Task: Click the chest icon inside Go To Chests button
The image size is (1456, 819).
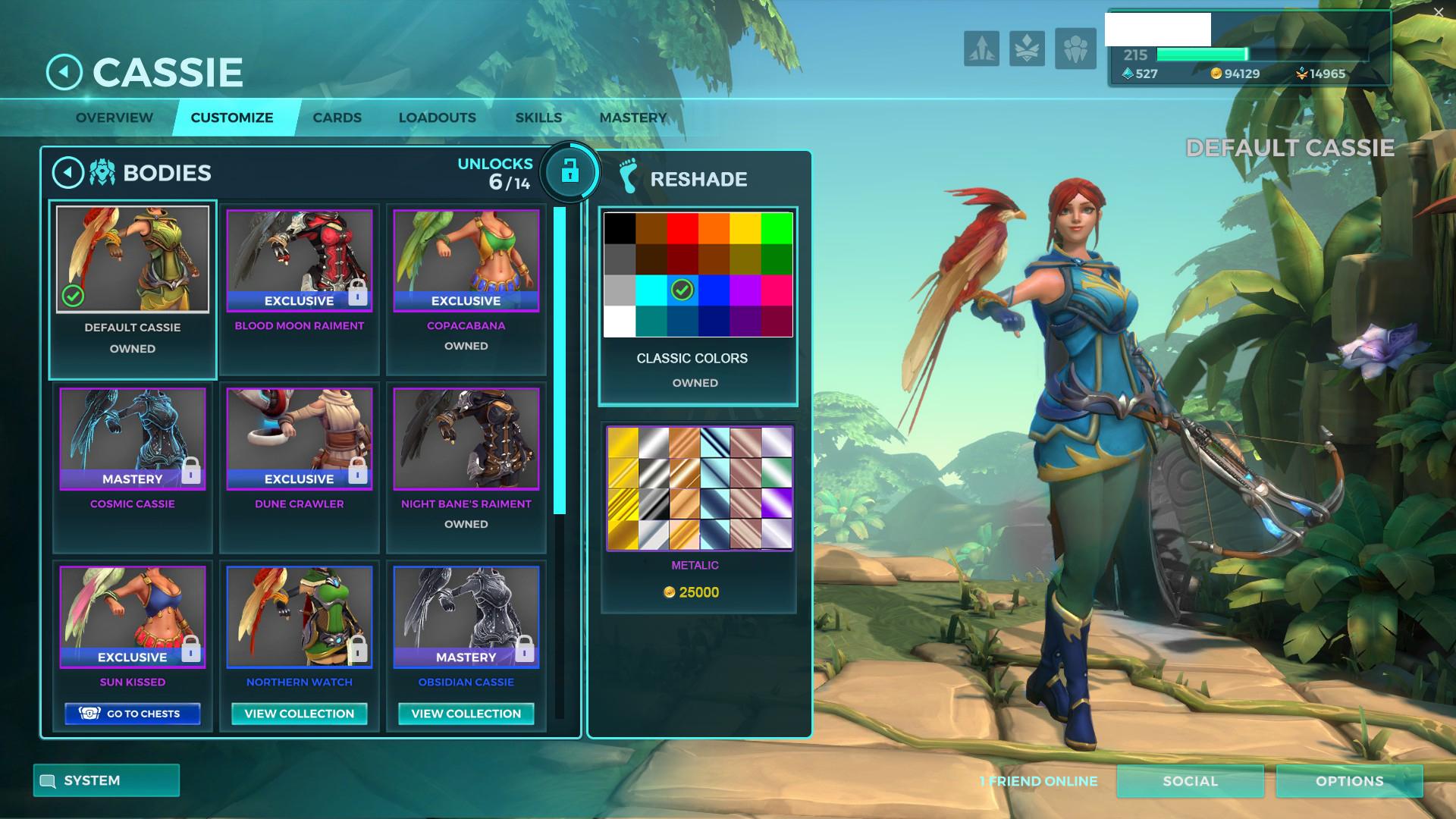Action: [89, 713]
